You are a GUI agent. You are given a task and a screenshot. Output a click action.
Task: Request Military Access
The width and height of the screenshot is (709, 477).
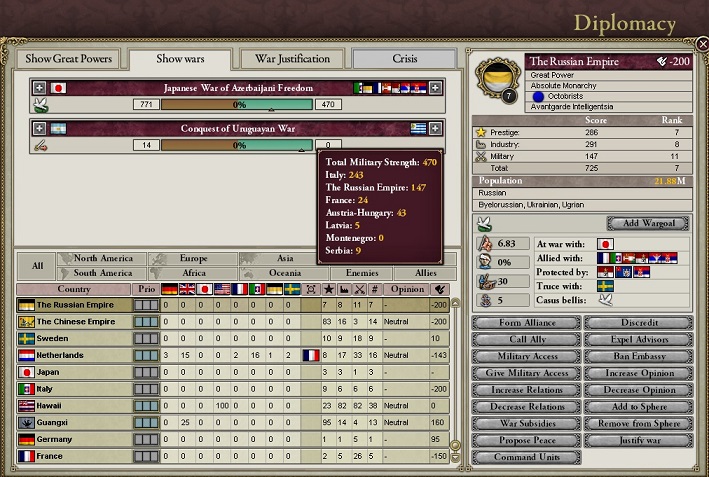(x=525, y=357)
